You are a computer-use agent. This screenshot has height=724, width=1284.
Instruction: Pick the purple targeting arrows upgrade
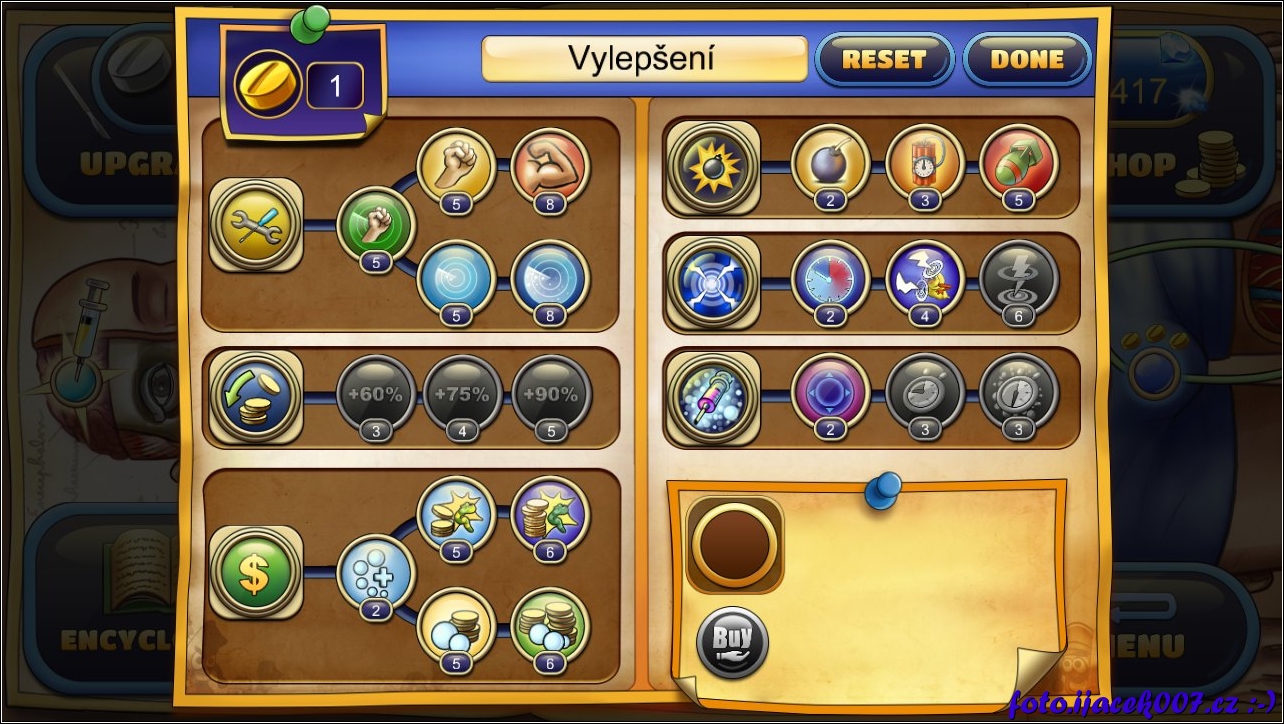click(x=830, y=393)
